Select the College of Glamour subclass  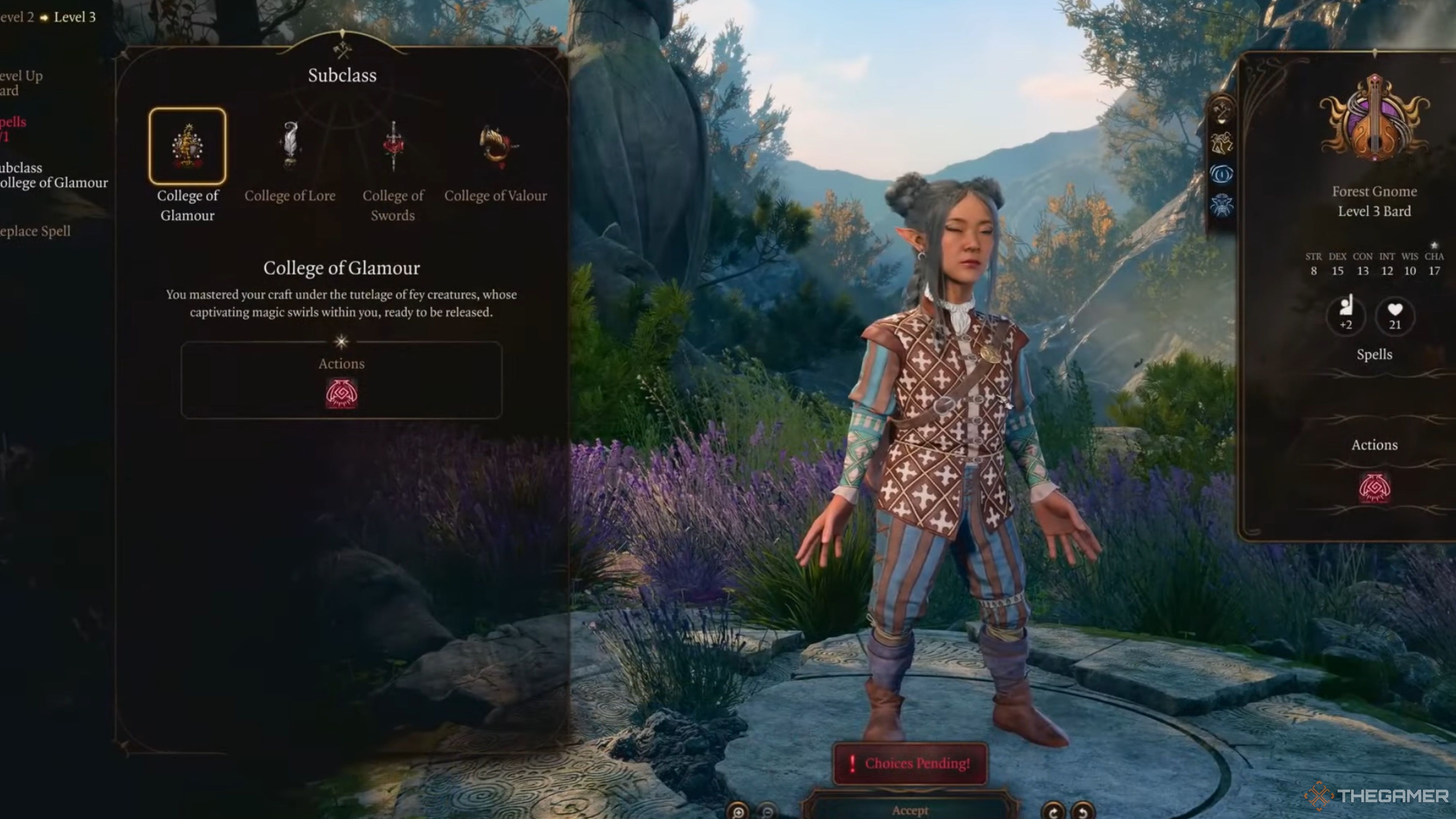[x=187, y=146]
